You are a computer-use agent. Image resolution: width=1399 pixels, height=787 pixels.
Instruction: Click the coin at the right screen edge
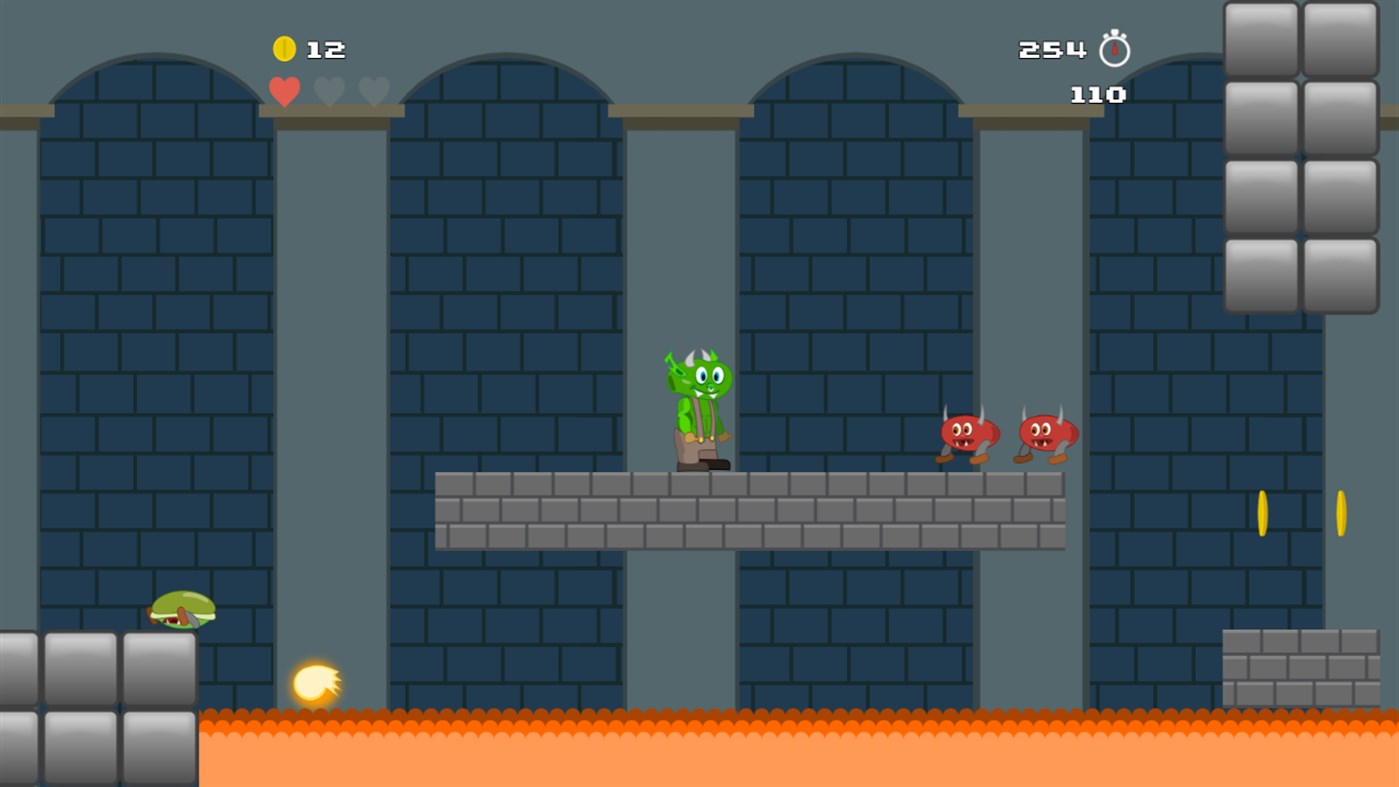click(x=1340, y=512)
